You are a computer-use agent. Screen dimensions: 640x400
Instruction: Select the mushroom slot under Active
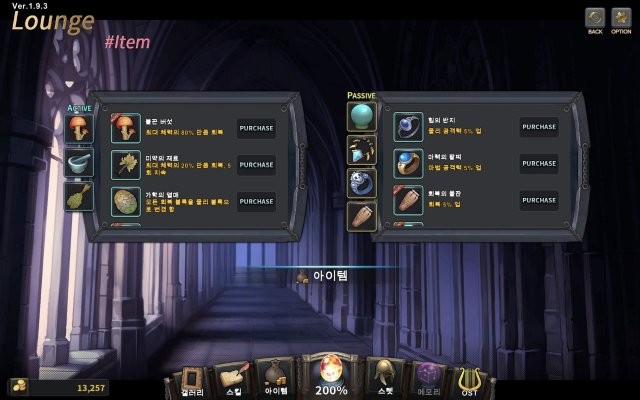coord(79,128)
